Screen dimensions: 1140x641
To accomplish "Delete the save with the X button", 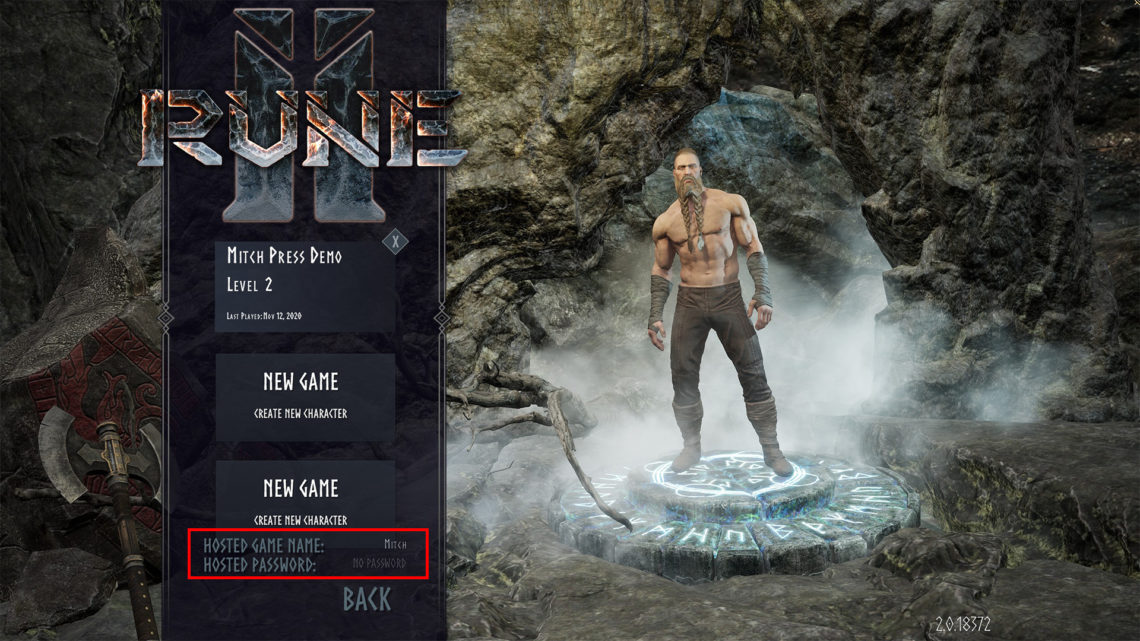I will point(396,241).
